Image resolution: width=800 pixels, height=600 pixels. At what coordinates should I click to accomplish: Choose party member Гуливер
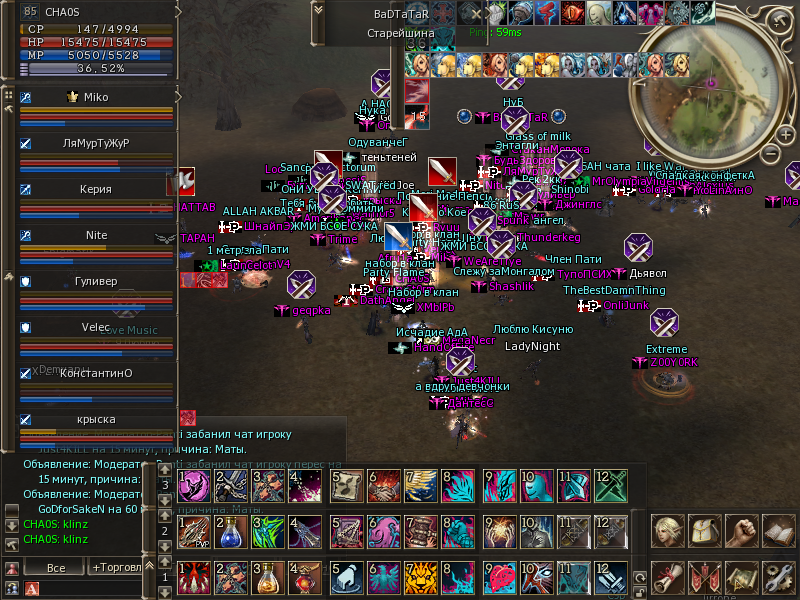(x=96, y=282)
